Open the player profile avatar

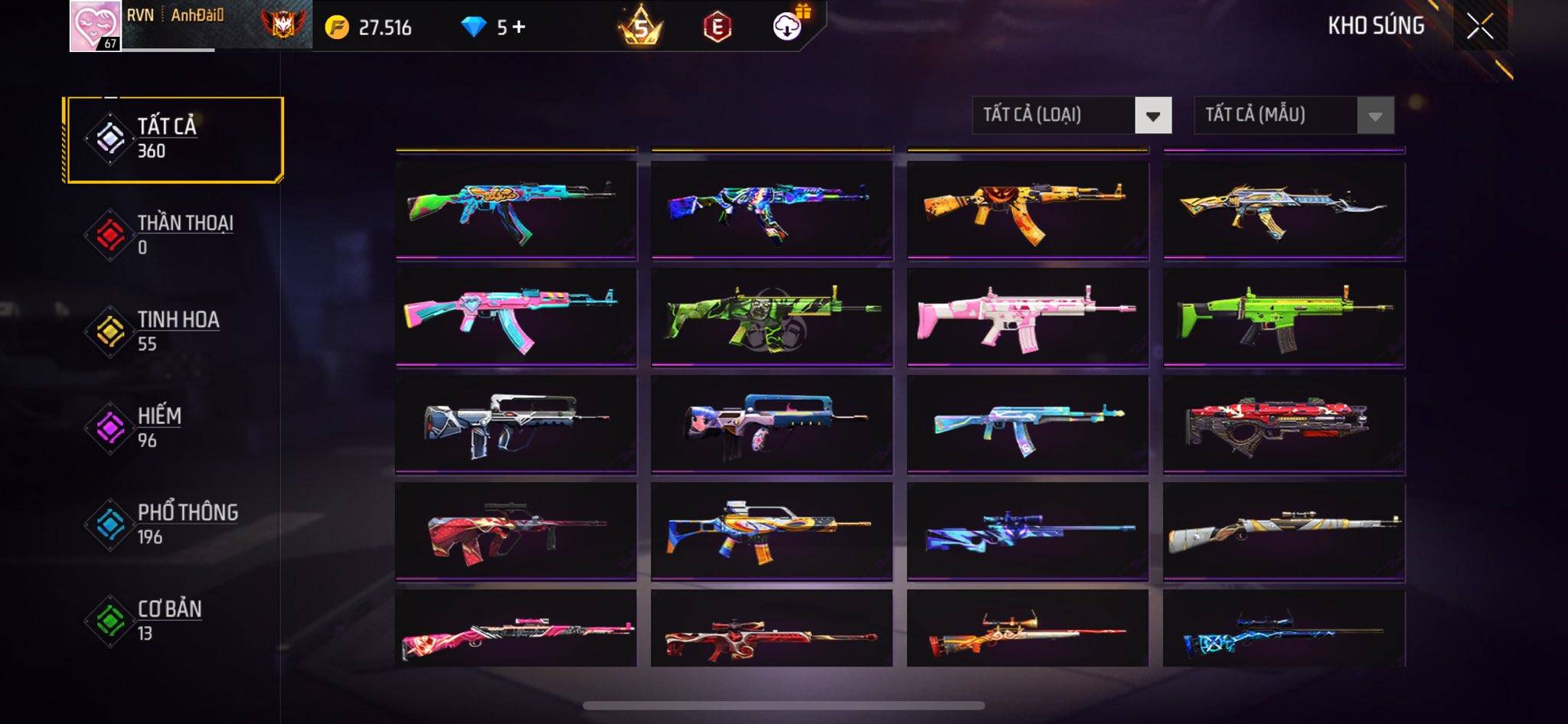pos(95,26)
